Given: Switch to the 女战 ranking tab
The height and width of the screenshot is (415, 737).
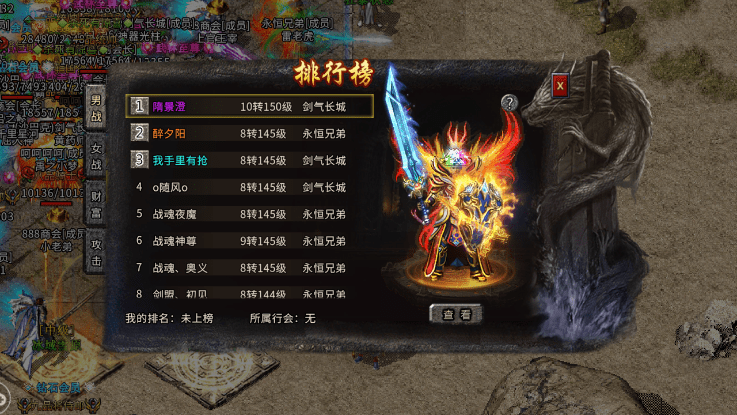Looking at the screenshot, I should pos(96,155).
